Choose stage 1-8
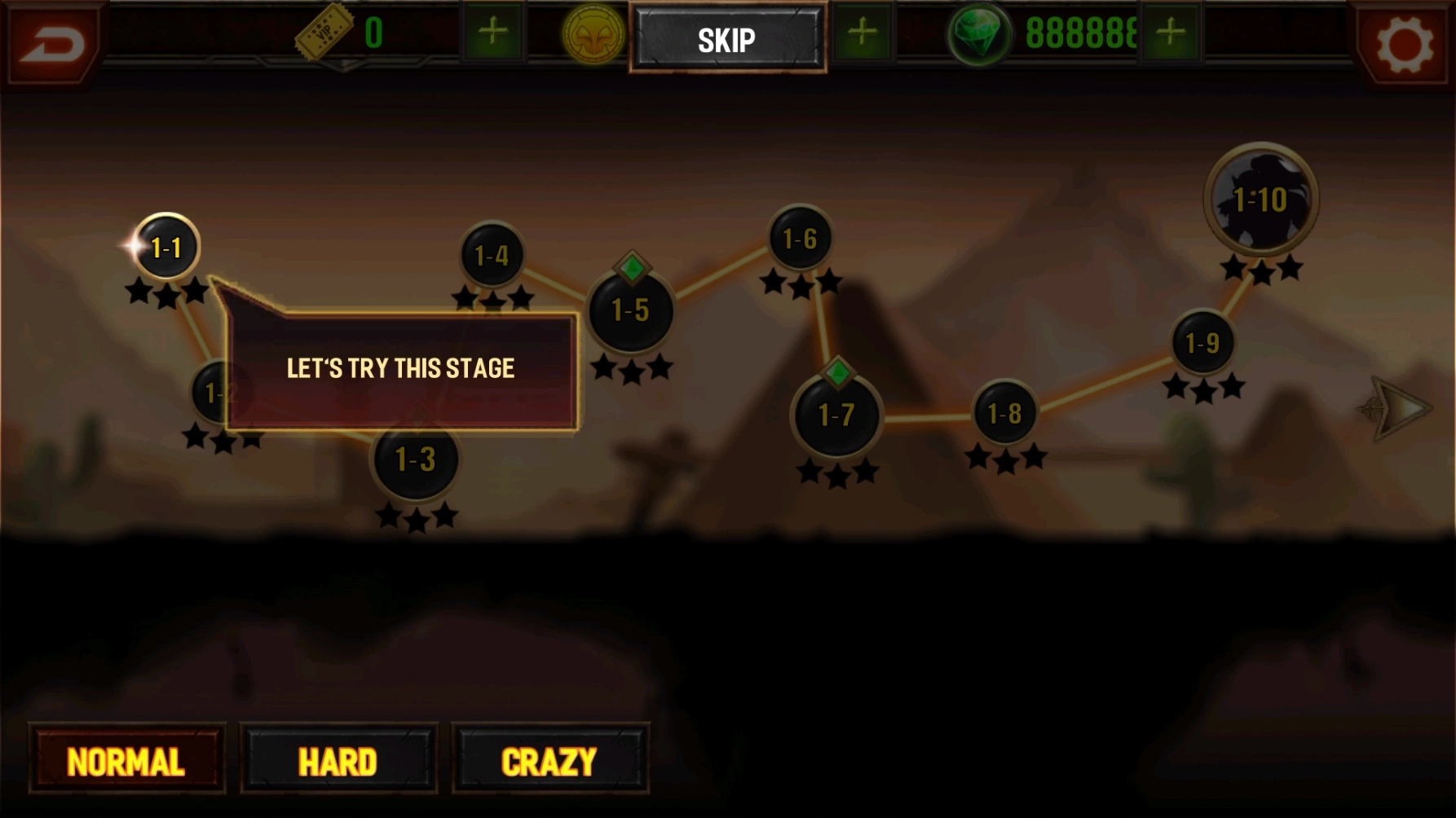 tap(1004, 414)
